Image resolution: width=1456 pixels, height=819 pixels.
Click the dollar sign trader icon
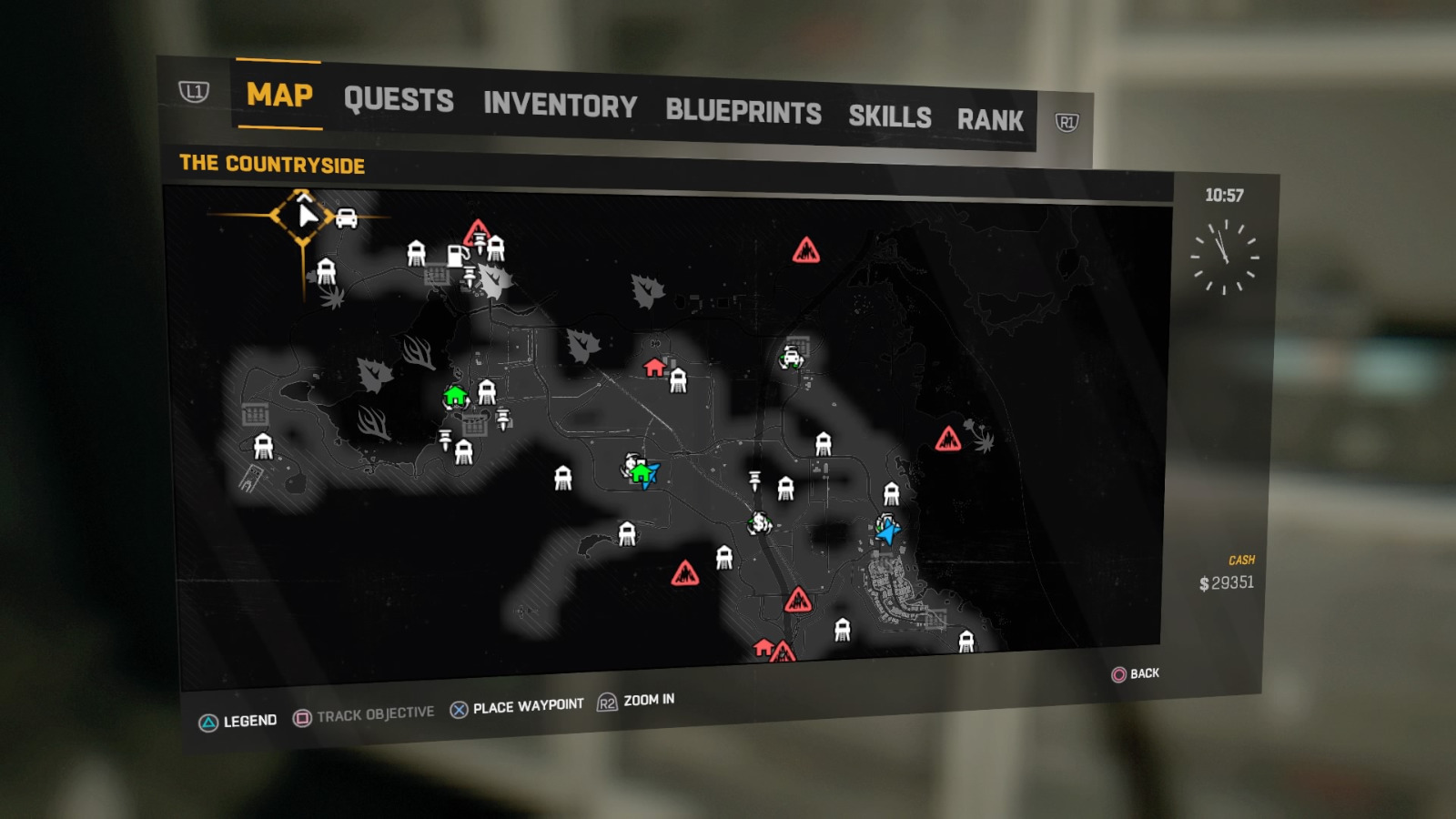(x=760, y=523)
